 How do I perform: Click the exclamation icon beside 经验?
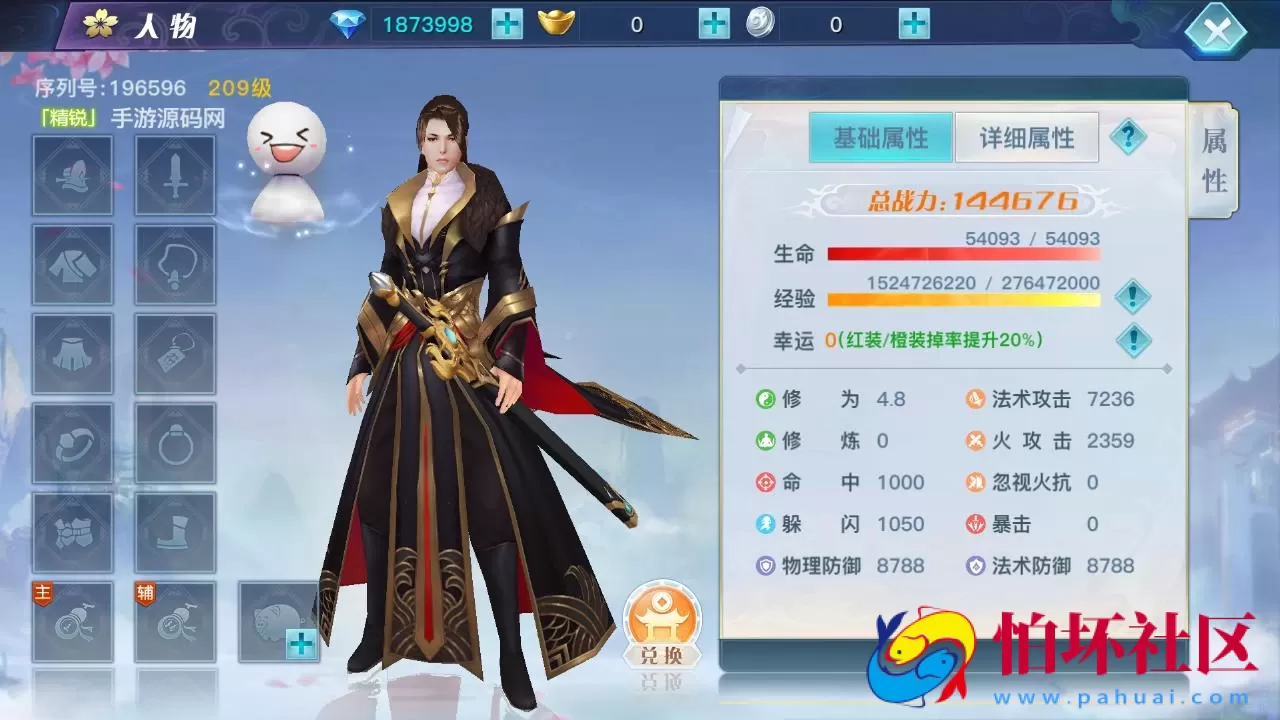(x=1133, y=297)
